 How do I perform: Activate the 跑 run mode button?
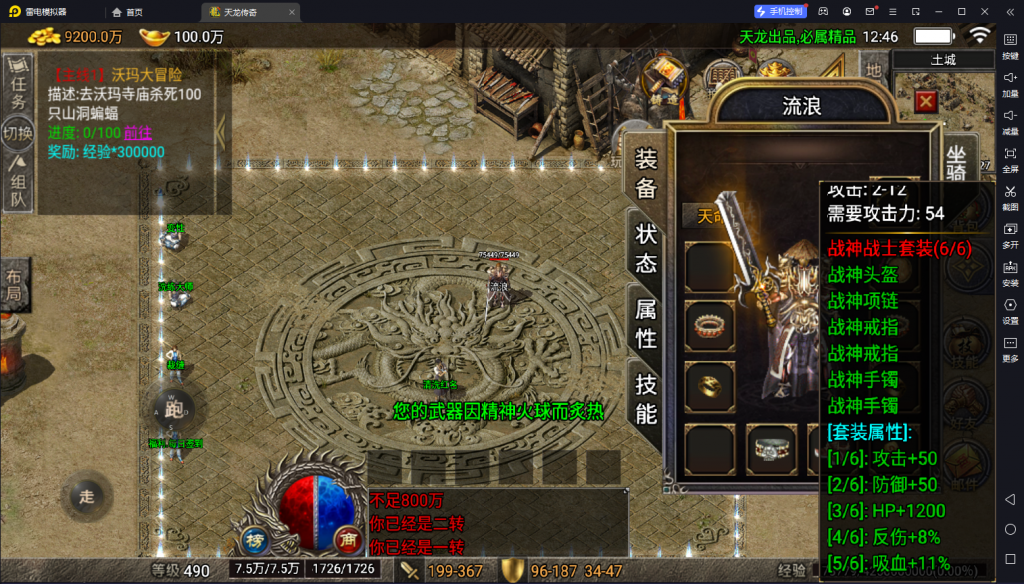pos(173,410)
